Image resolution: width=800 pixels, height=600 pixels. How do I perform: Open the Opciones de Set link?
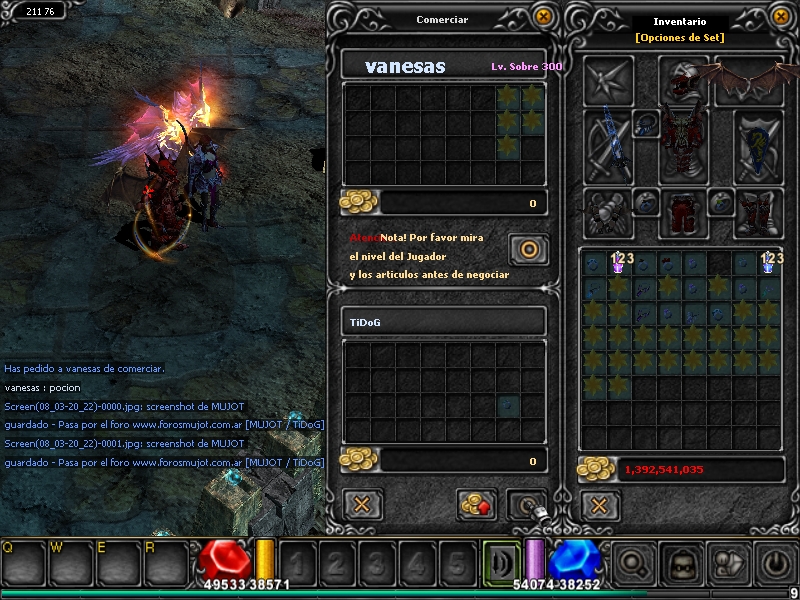(x=679, y=38)
